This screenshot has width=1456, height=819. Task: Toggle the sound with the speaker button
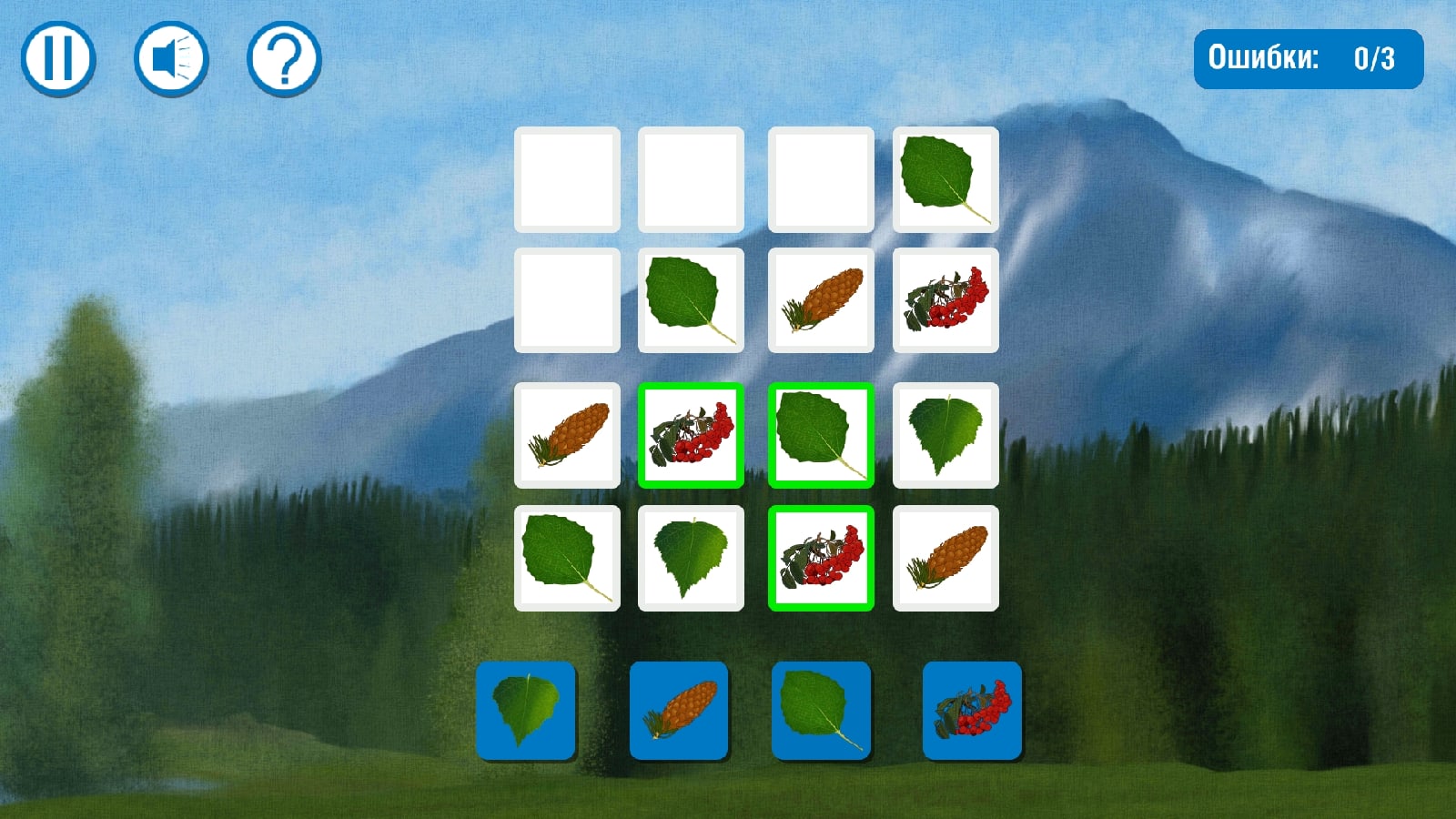[171, 59]
